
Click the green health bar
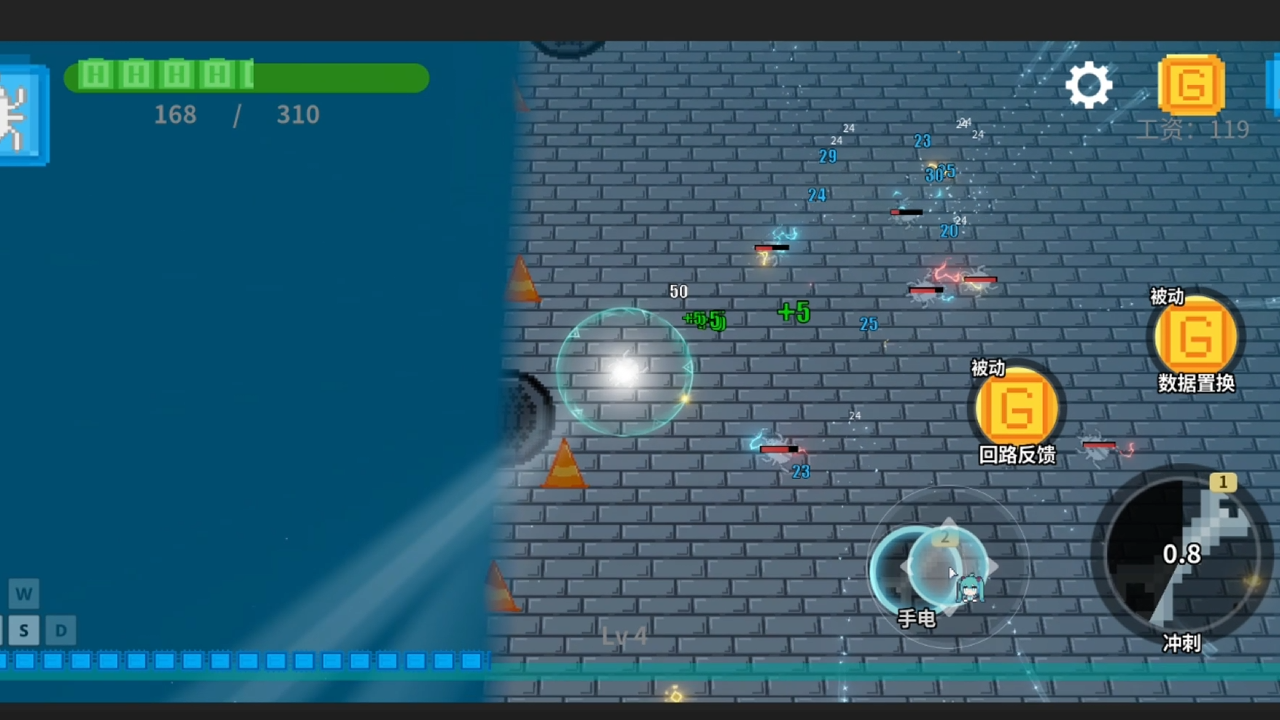(247, 77)
